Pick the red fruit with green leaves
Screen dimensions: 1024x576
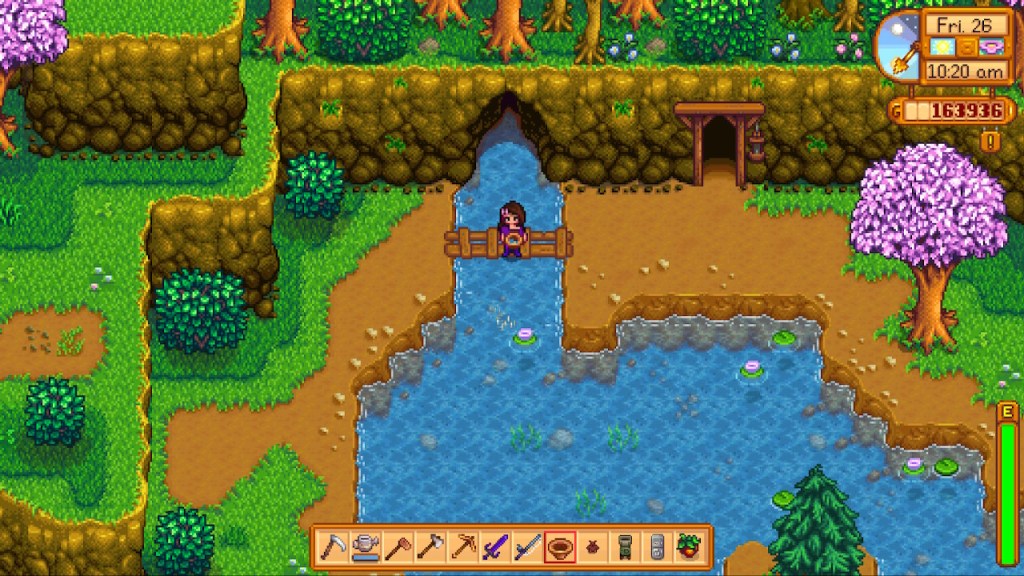(x=688, y=547)
